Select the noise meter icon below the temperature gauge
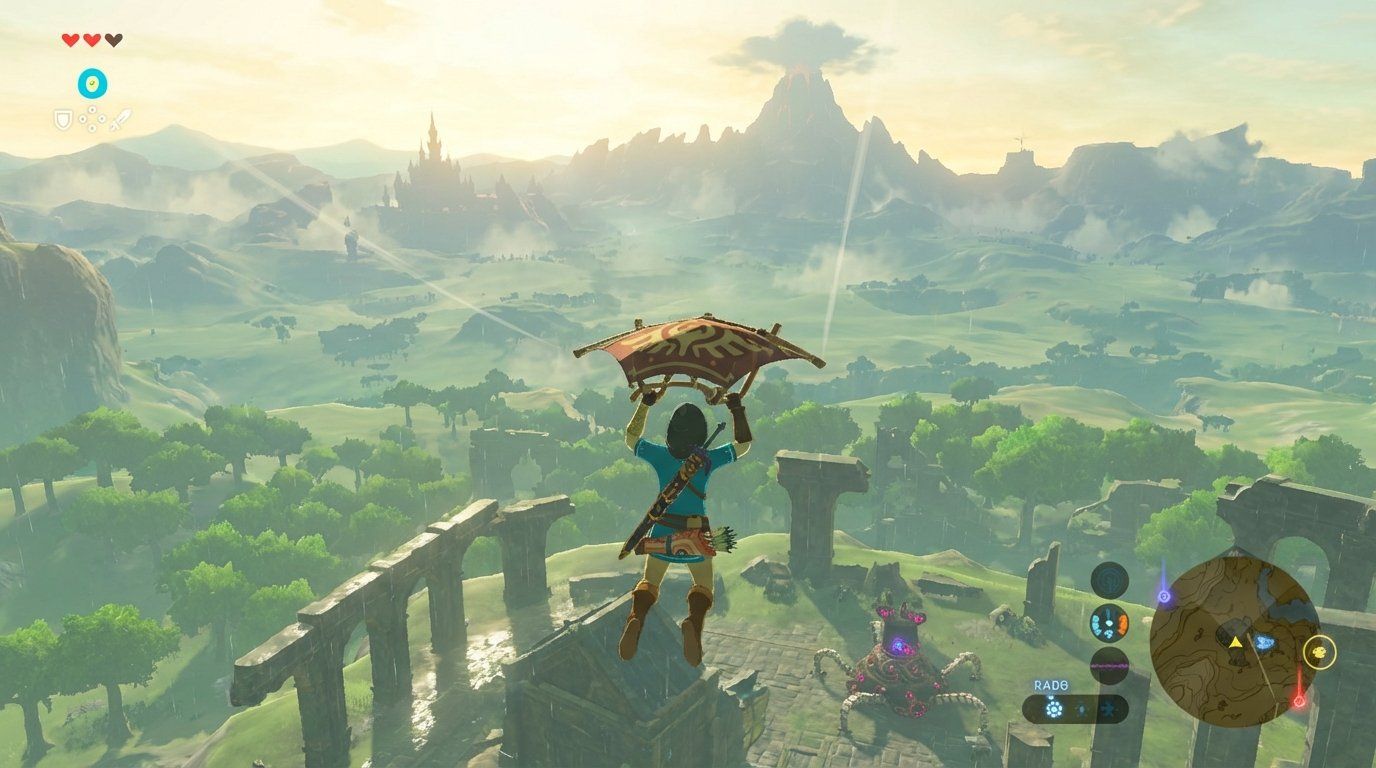 point(1110,662)
